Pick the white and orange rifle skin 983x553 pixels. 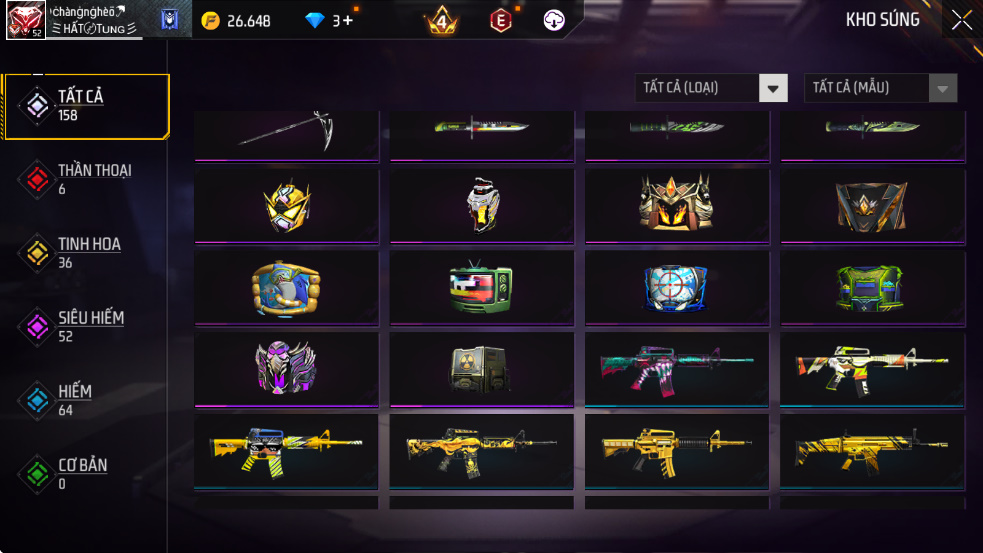(872, 369)
